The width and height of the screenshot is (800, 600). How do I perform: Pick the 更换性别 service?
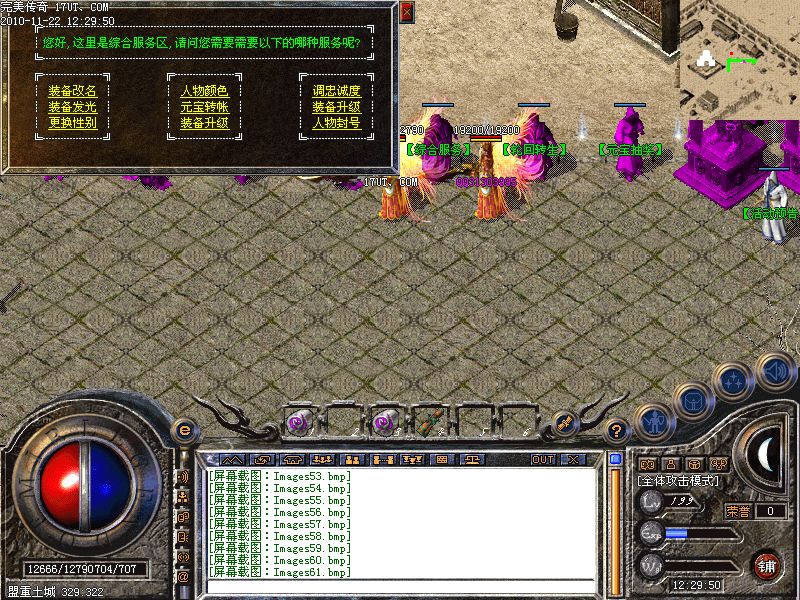pyautogui.click(x=72, y=123)
